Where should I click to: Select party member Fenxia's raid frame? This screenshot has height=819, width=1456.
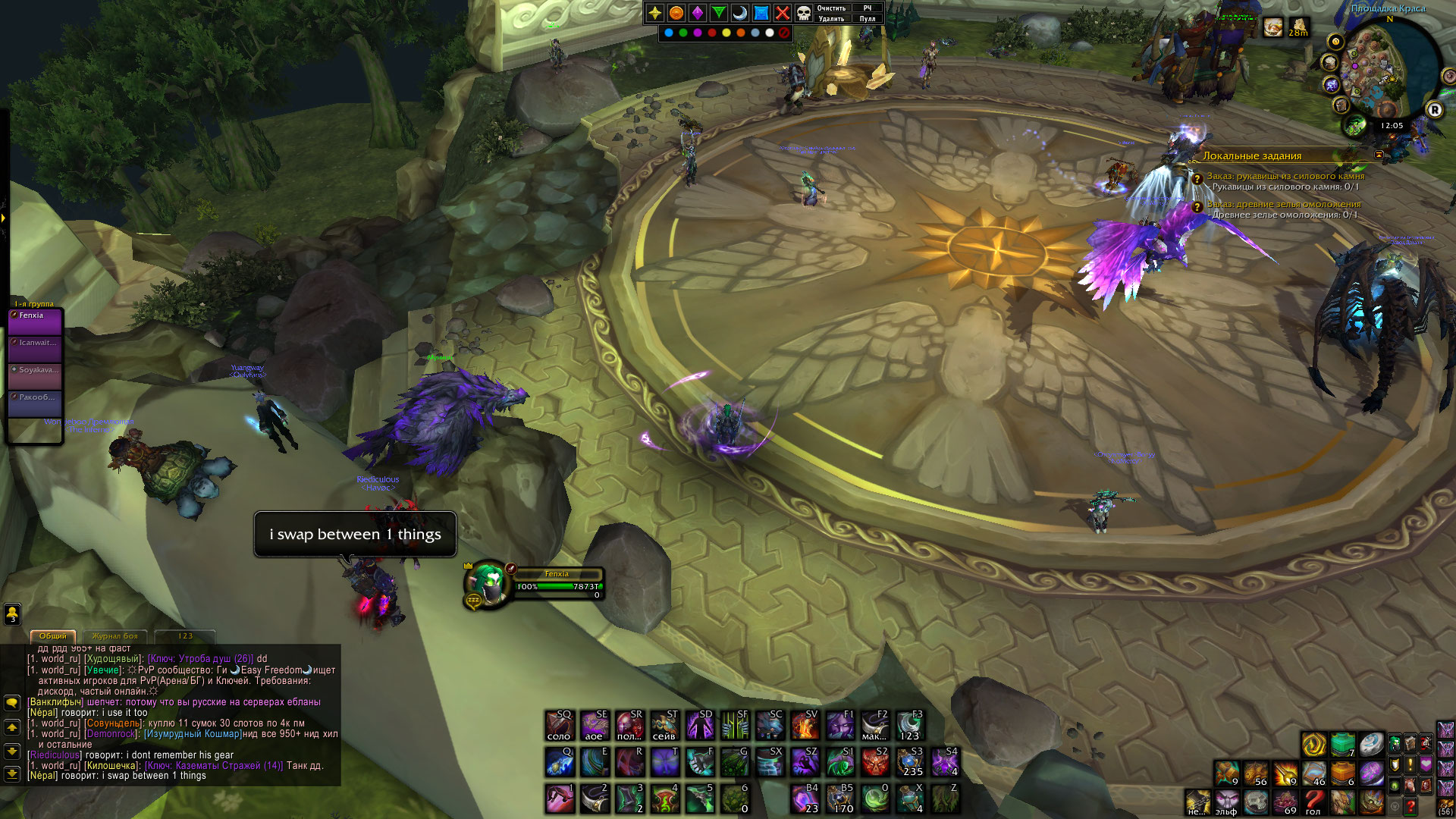36,322
